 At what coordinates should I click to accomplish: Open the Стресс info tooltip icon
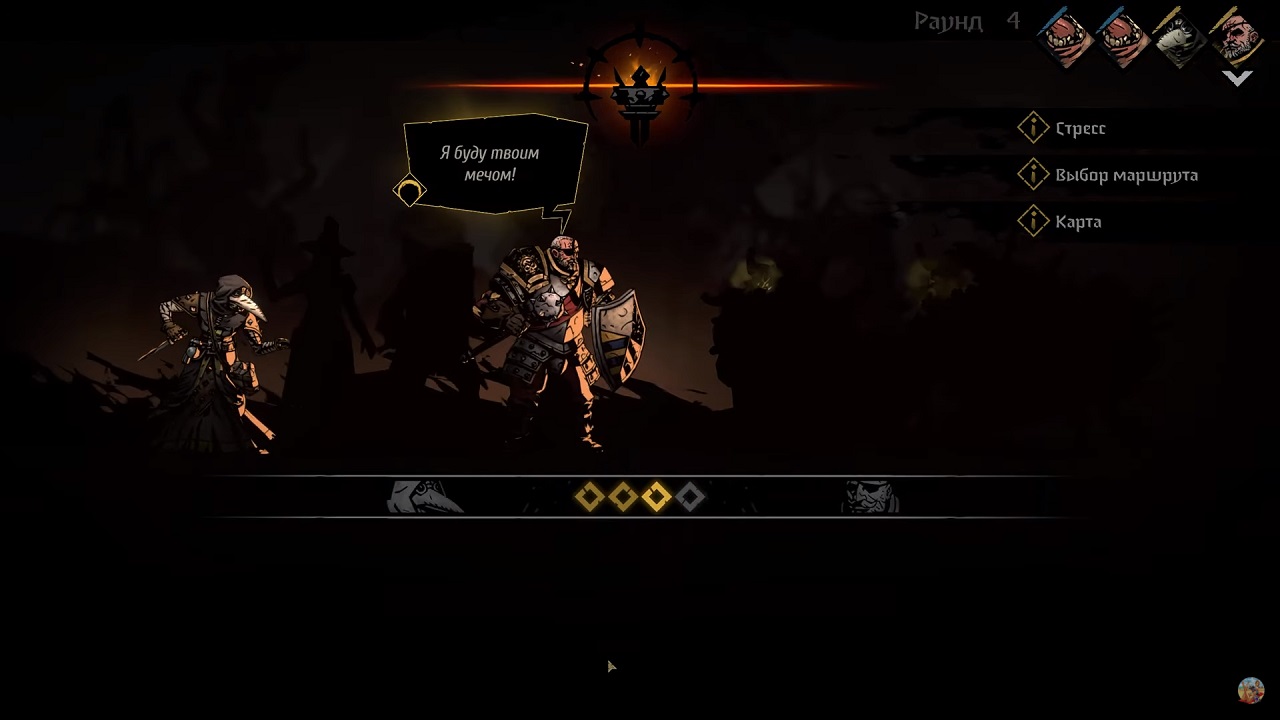pyautogui.click(x=1034, y=127)
